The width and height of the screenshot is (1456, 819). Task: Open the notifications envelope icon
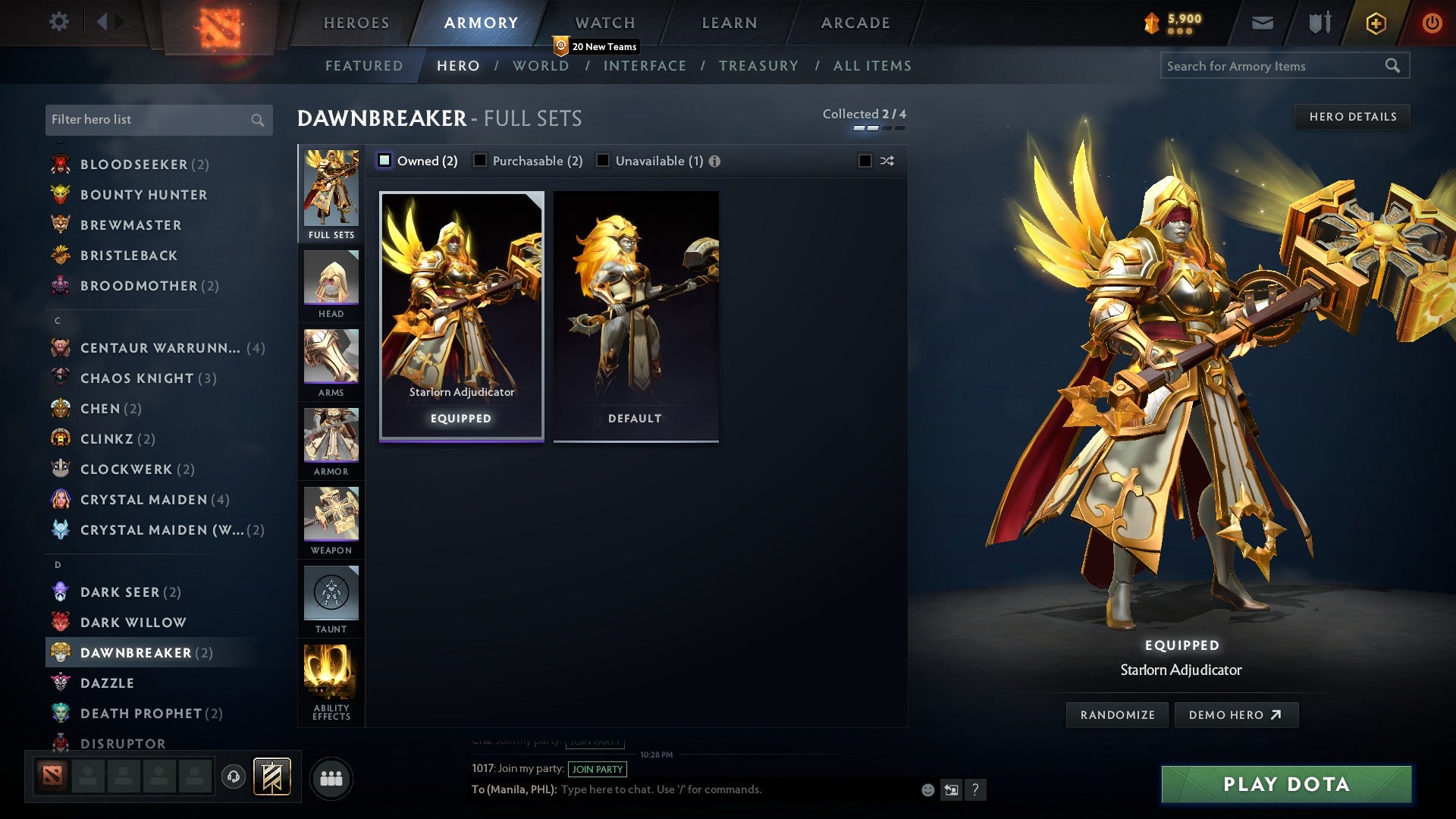point(1262,23)
